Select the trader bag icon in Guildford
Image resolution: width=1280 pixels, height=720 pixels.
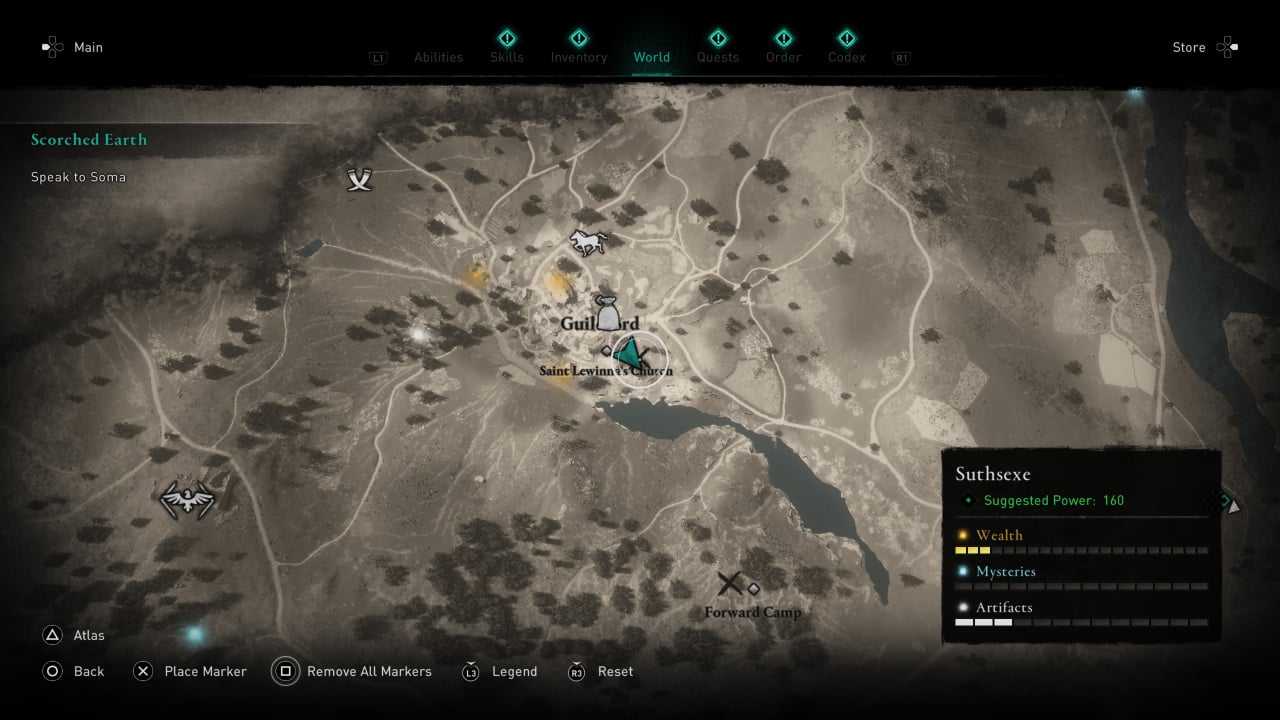click(607, 312)
